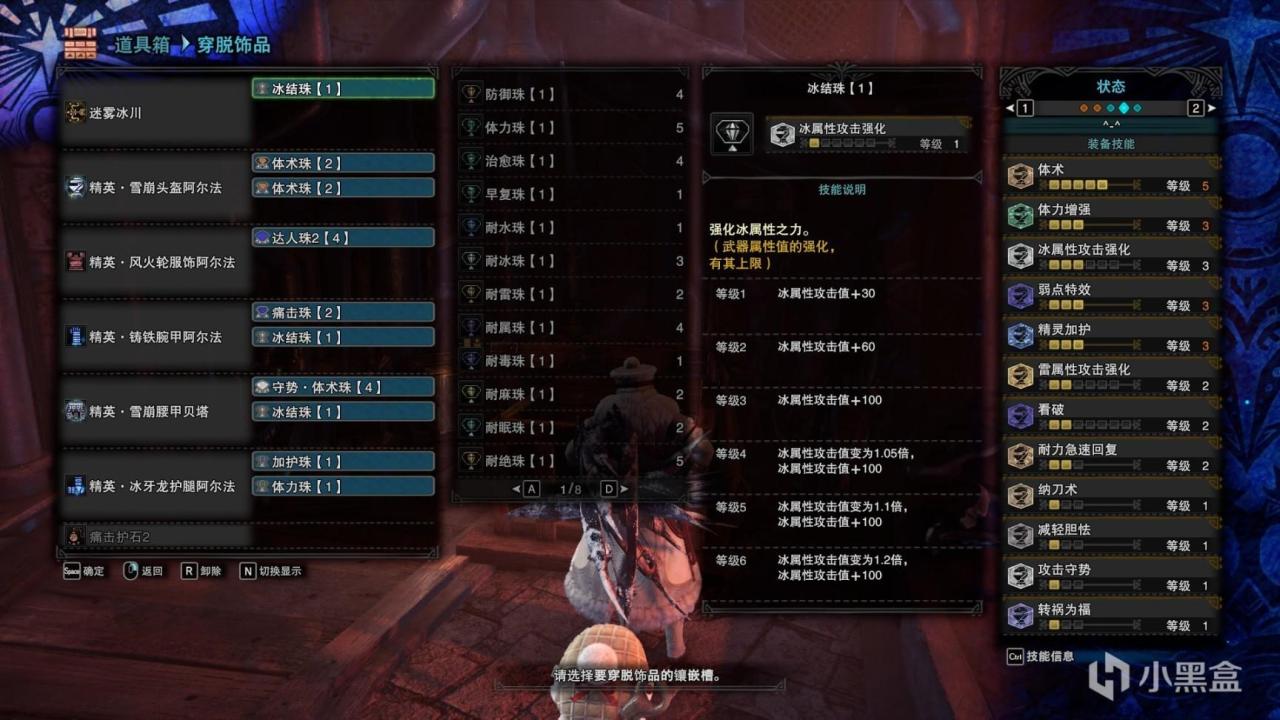
Task: Pick 防御珠【1】 from the decoration list
Action: click(x=571, y=95)
